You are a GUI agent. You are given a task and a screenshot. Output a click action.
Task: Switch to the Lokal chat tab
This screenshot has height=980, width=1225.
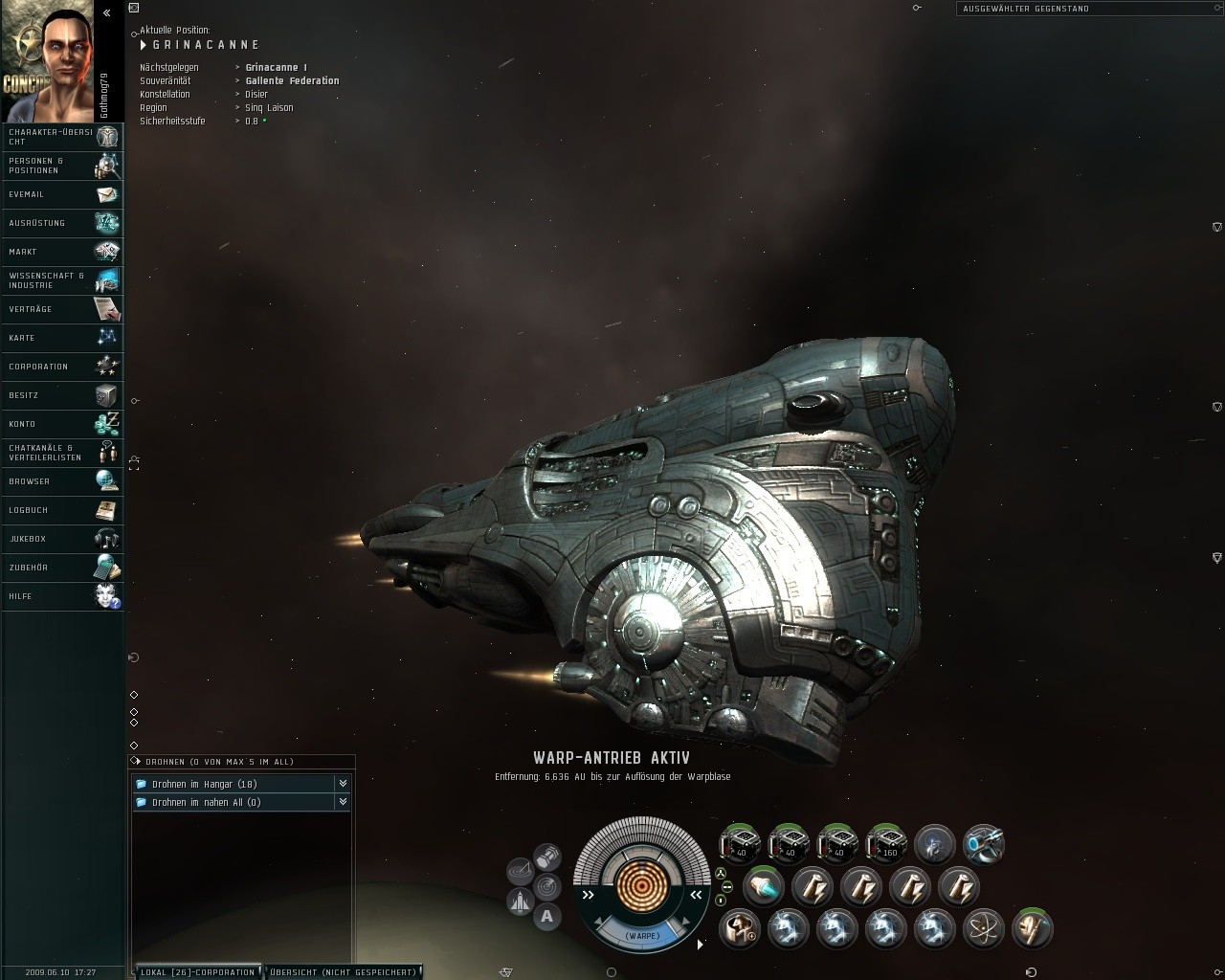(198, 972)
